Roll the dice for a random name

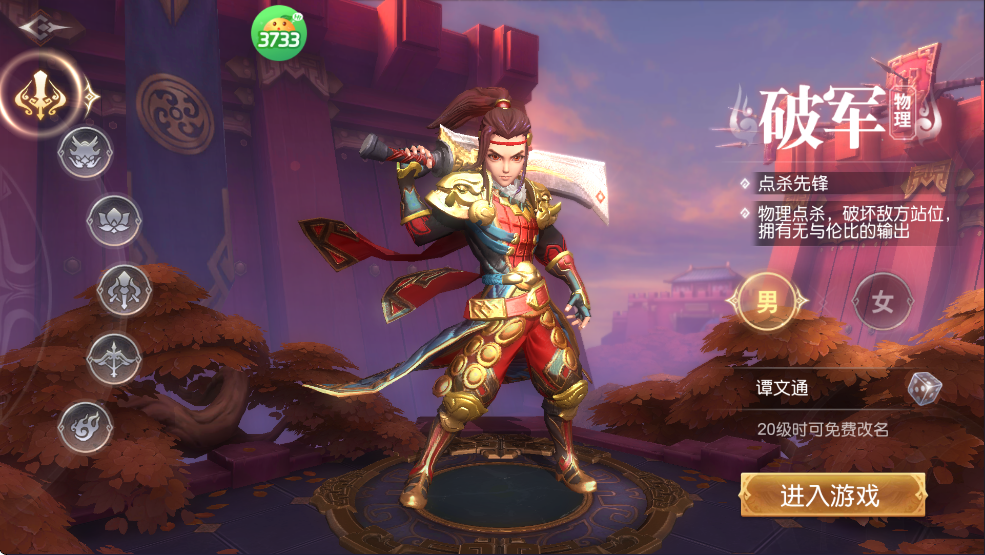(x=924, y=388)
